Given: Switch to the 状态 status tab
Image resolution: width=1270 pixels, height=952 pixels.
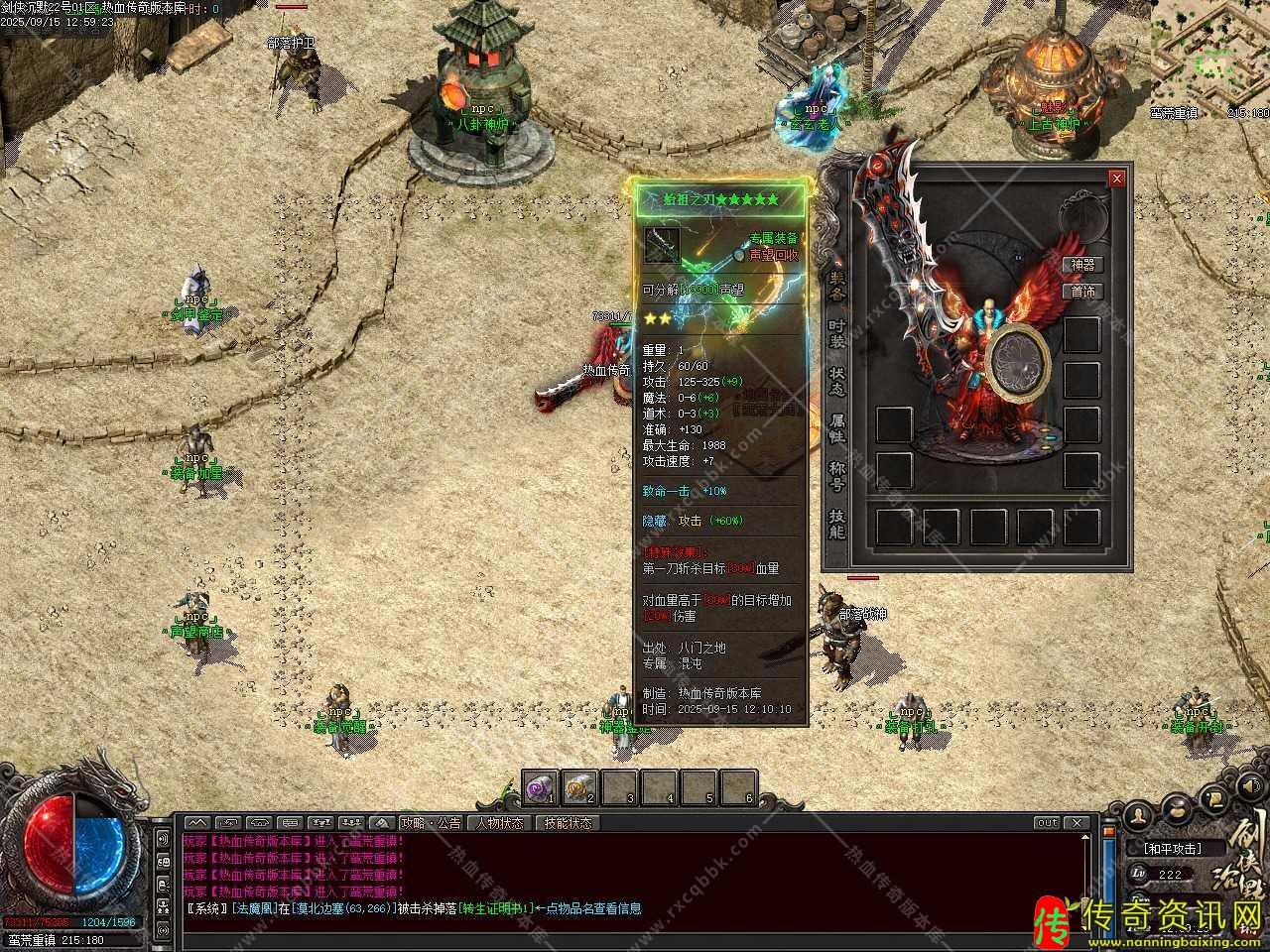Looking at the screenshot, I should click(x=836, y=381).
